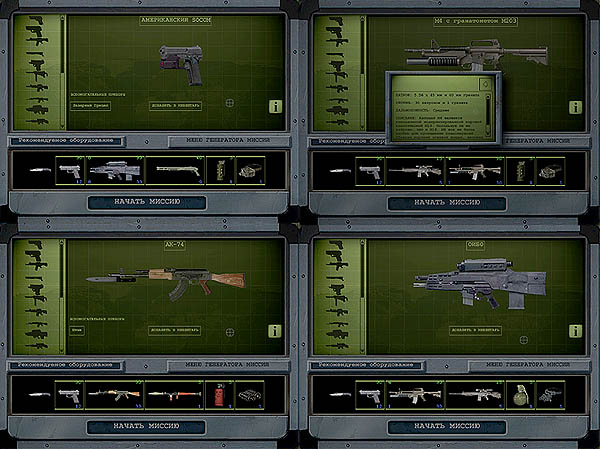Open the info button beside the SOCOM pistol
This screenshot has height=449, width=600.
pyautogui.click(x=274, y=105)
